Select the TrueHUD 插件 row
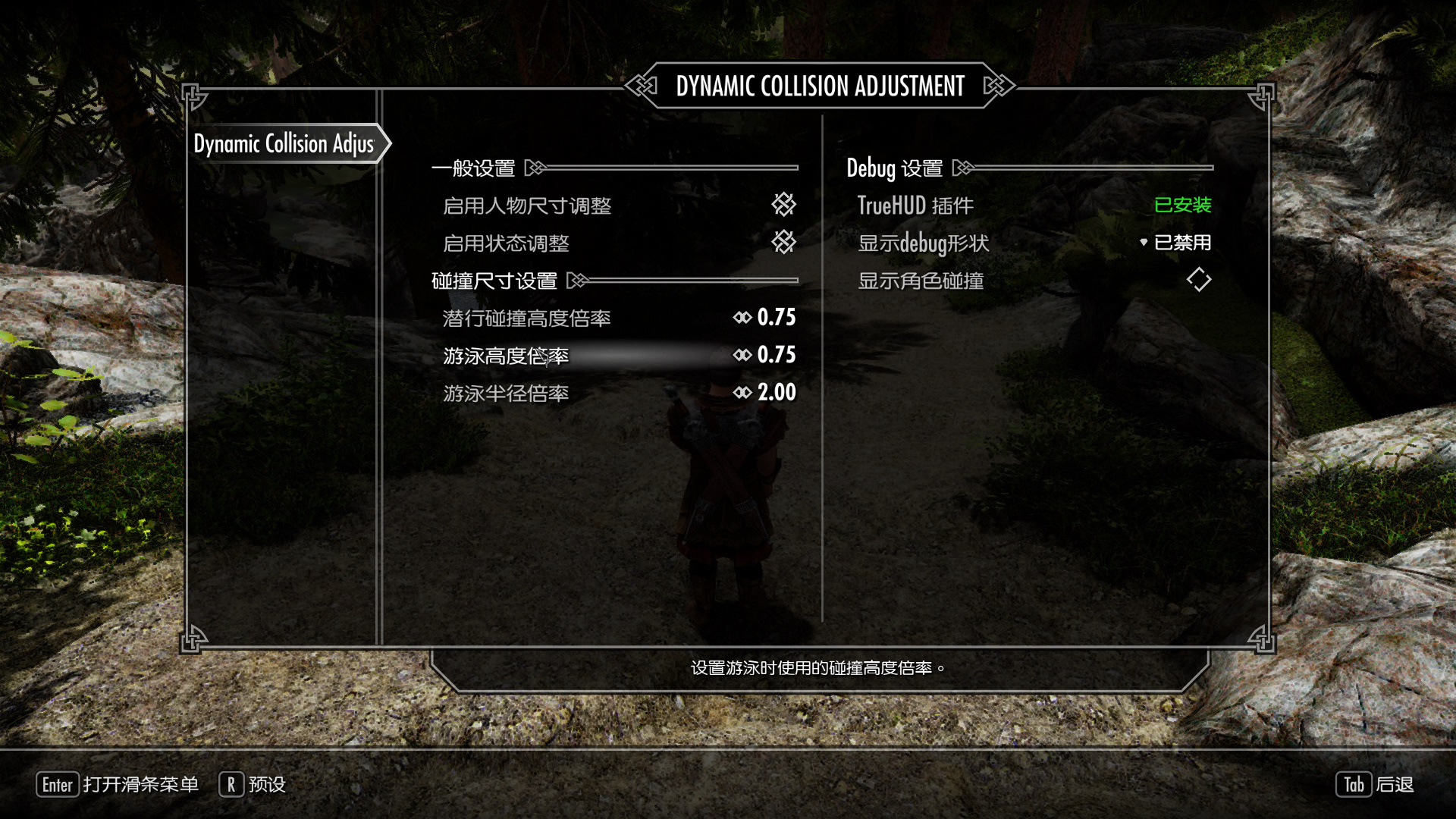The height and width of the screenshot is (819, 1456). point(1033,206)
